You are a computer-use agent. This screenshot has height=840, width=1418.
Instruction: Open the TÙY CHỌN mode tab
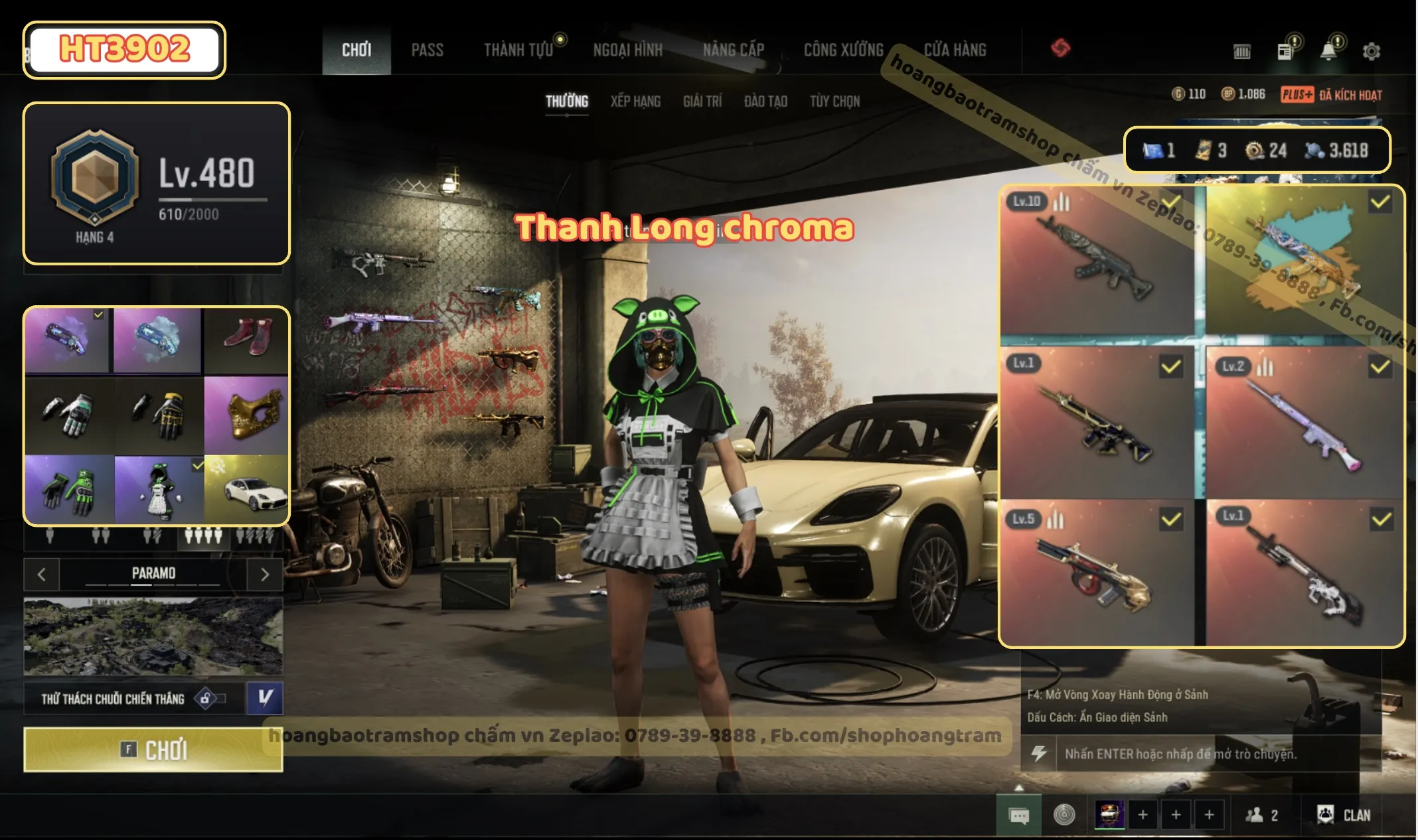(x=834, y=101)
